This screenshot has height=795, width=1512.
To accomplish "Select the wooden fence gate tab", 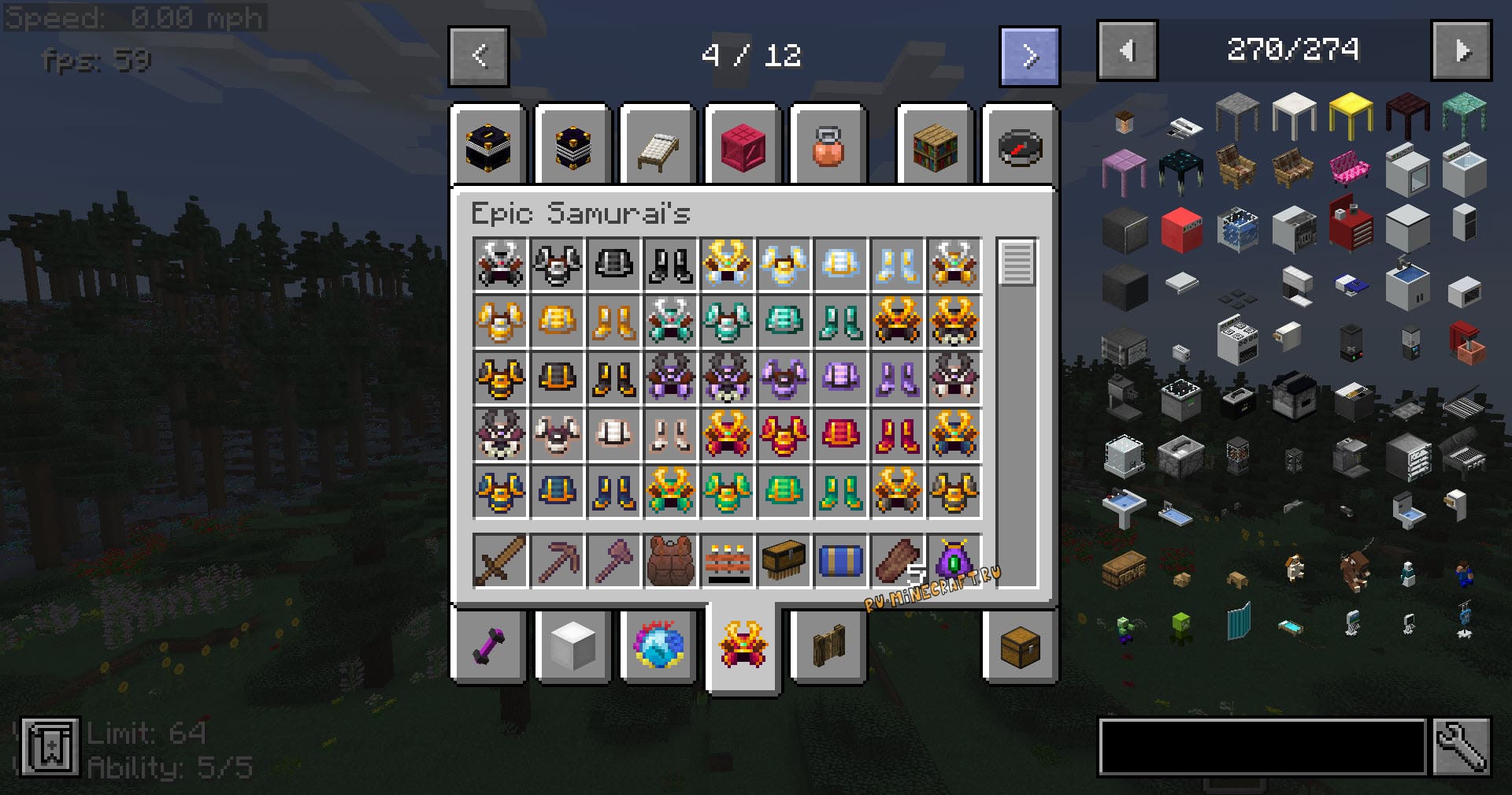I will (828, 647).
